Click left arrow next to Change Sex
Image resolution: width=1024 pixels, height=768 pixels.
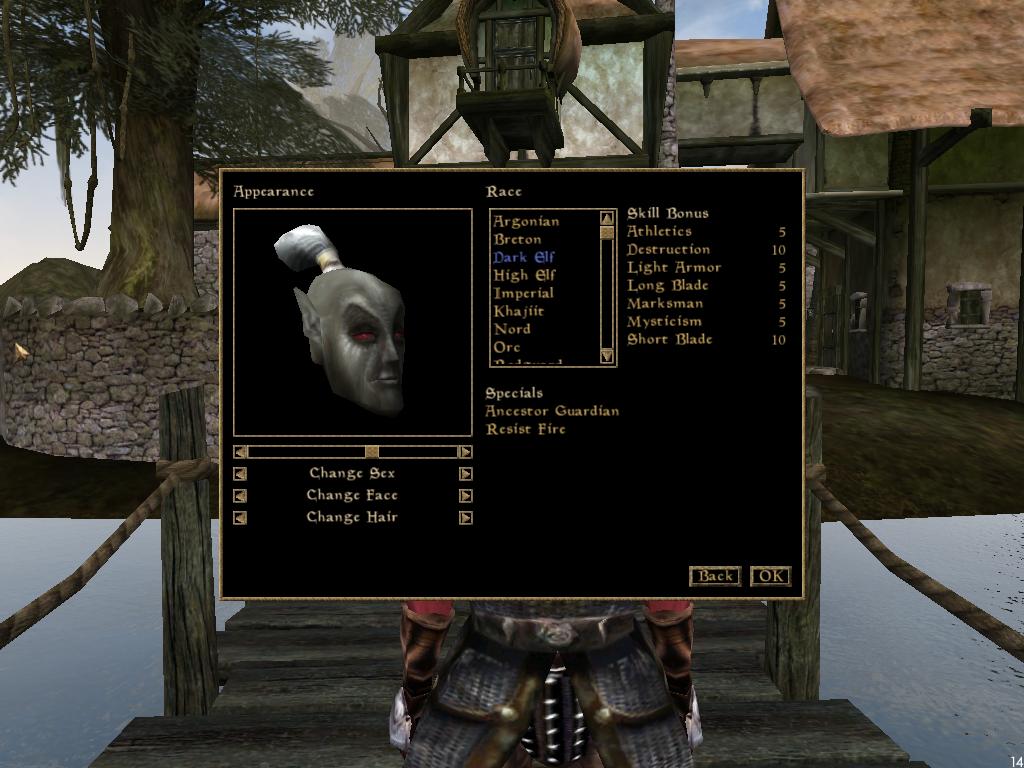240,474
